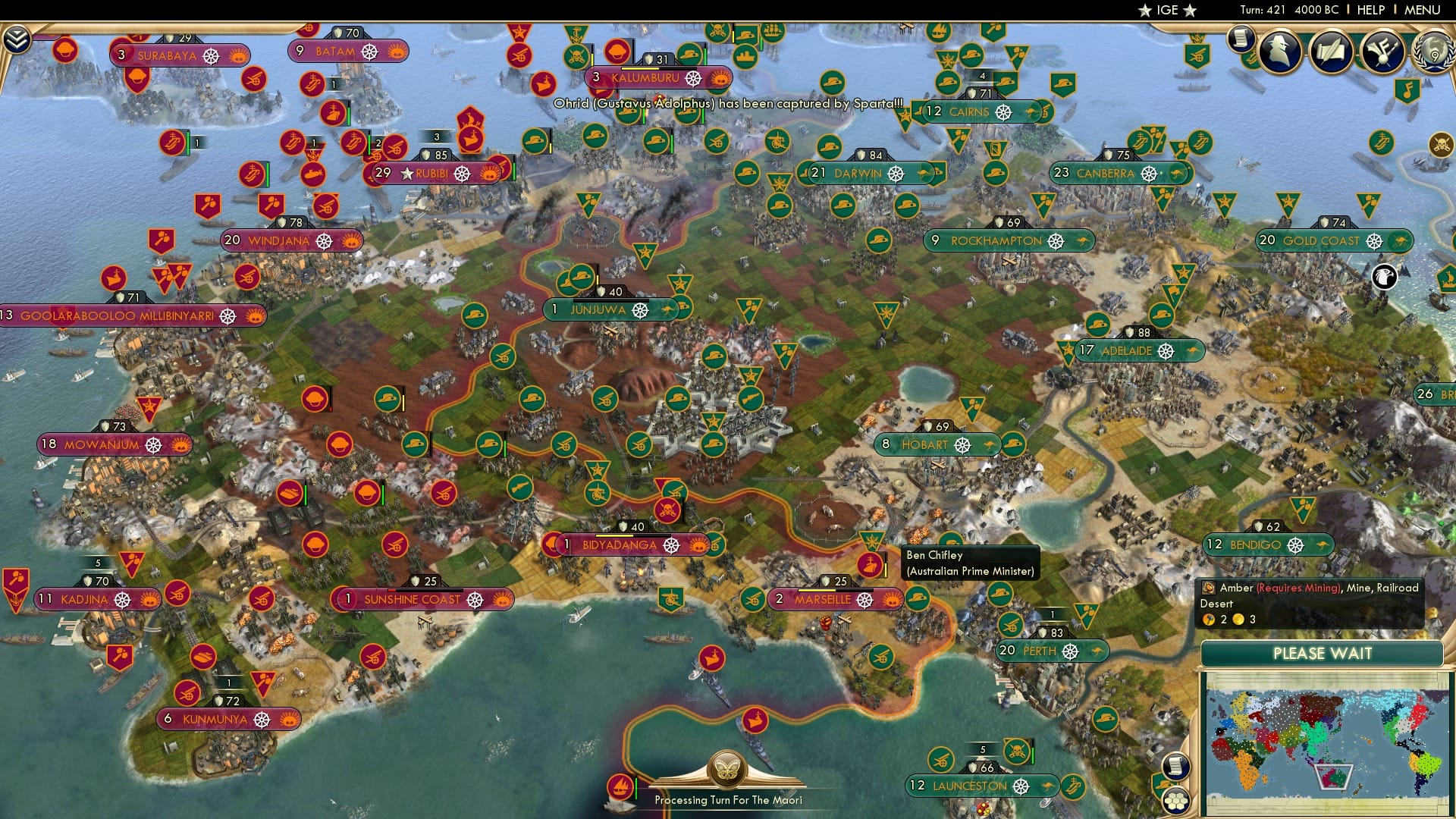Image resolution: width=1456 pixels, height=819 pixels.
Task: Click the Perth city banner
Action: click(x=1053, y=651)
